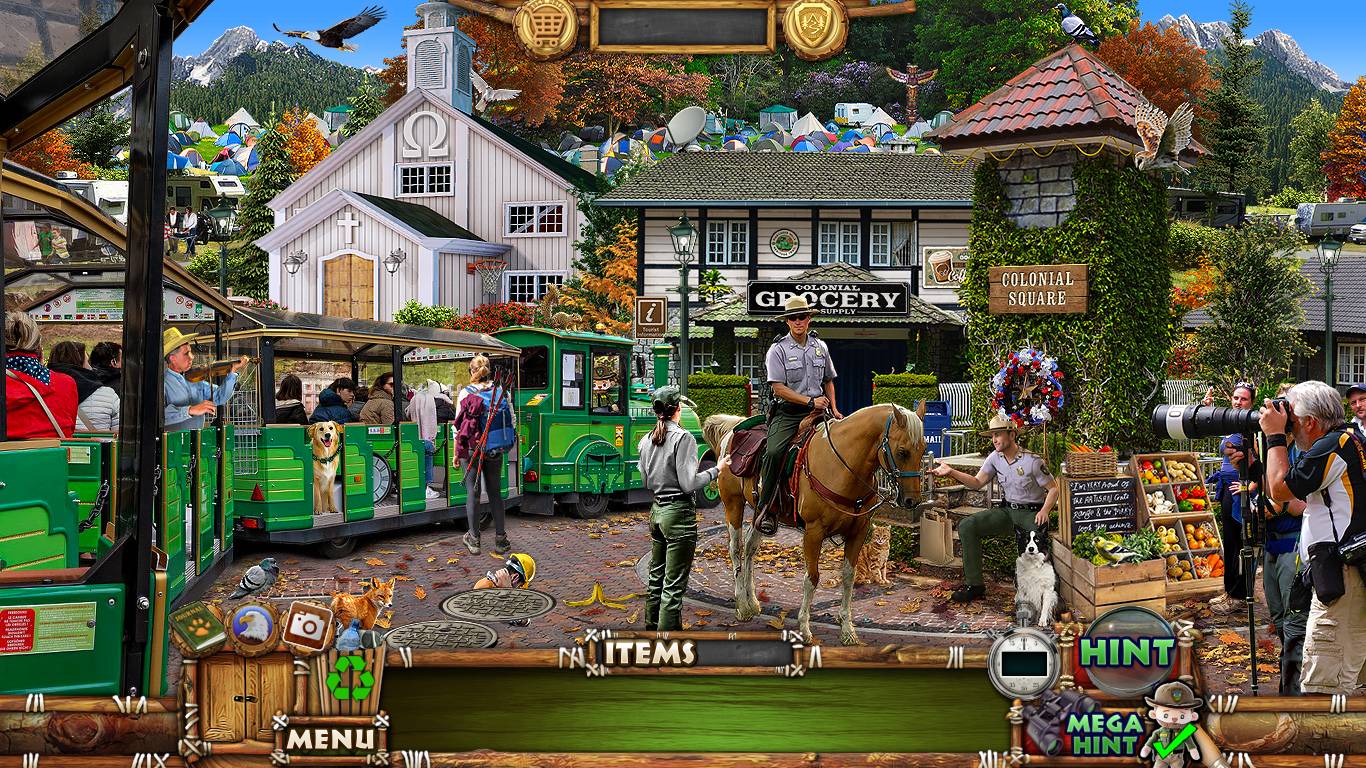
Task: Activate the camera photo icon
Action: click(307, 627)
